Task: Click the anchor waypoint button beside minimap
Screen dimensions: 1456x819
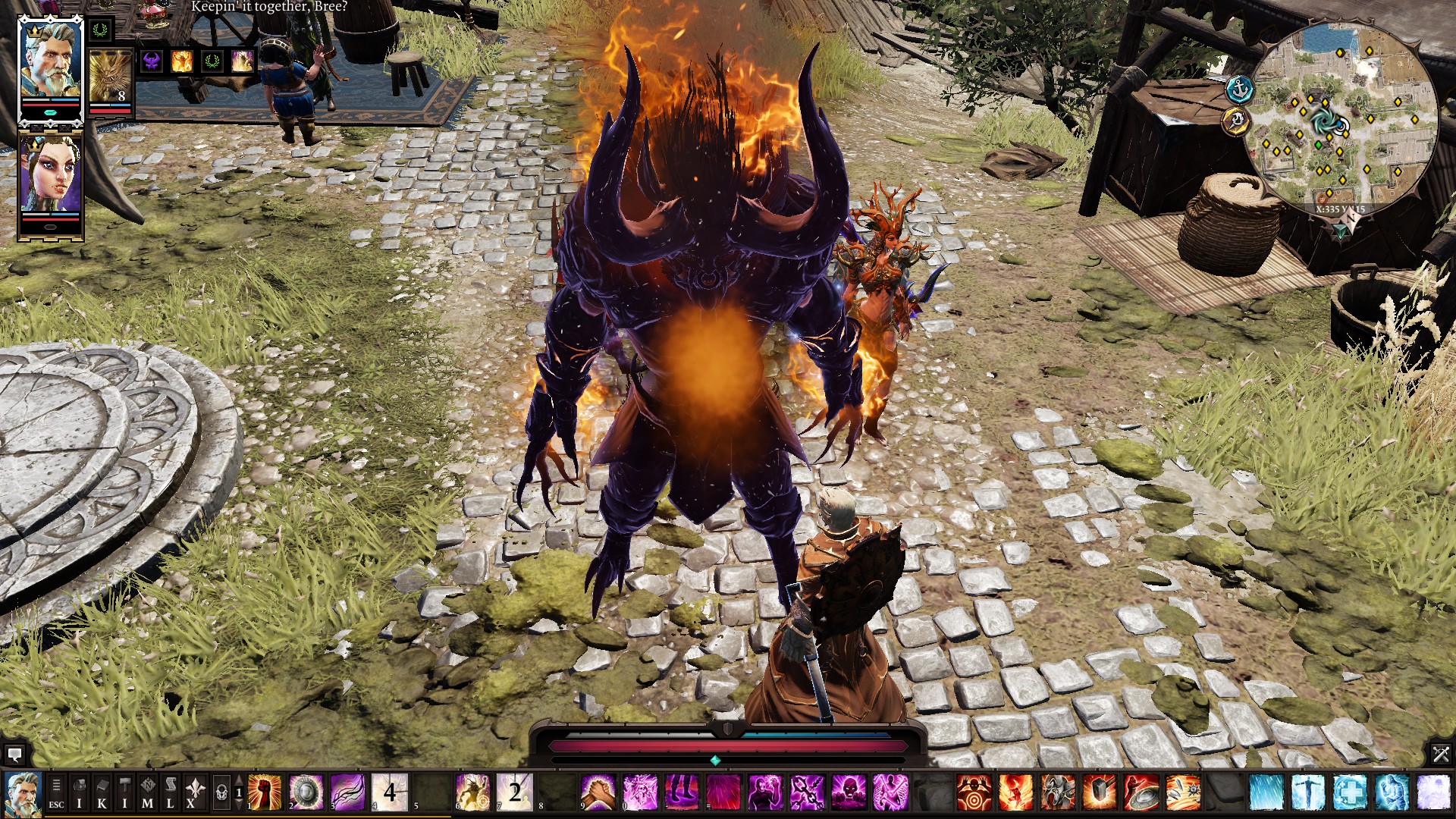Action: point(1239,89)
